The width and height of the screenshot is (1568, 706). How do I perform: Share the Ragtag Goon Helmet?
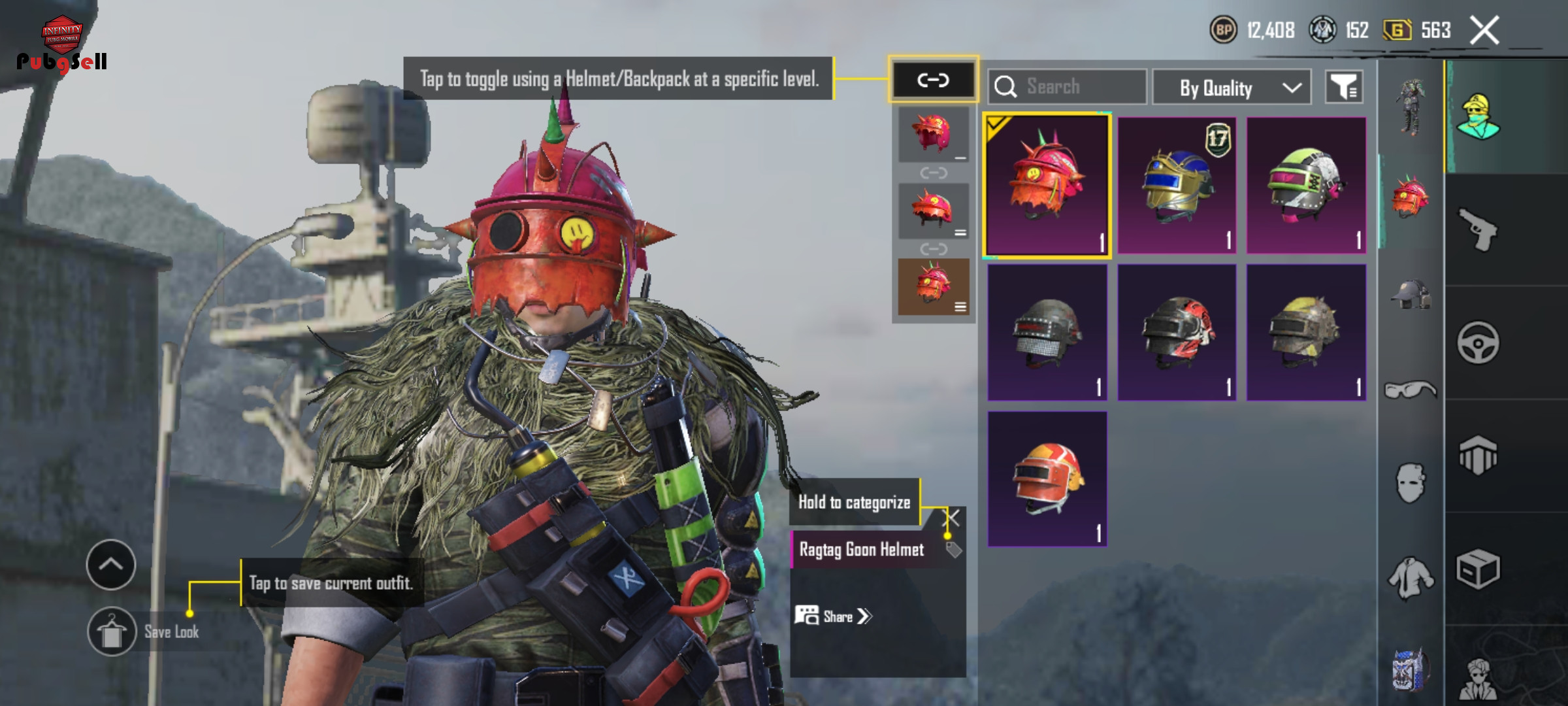(x=834, y=616)
